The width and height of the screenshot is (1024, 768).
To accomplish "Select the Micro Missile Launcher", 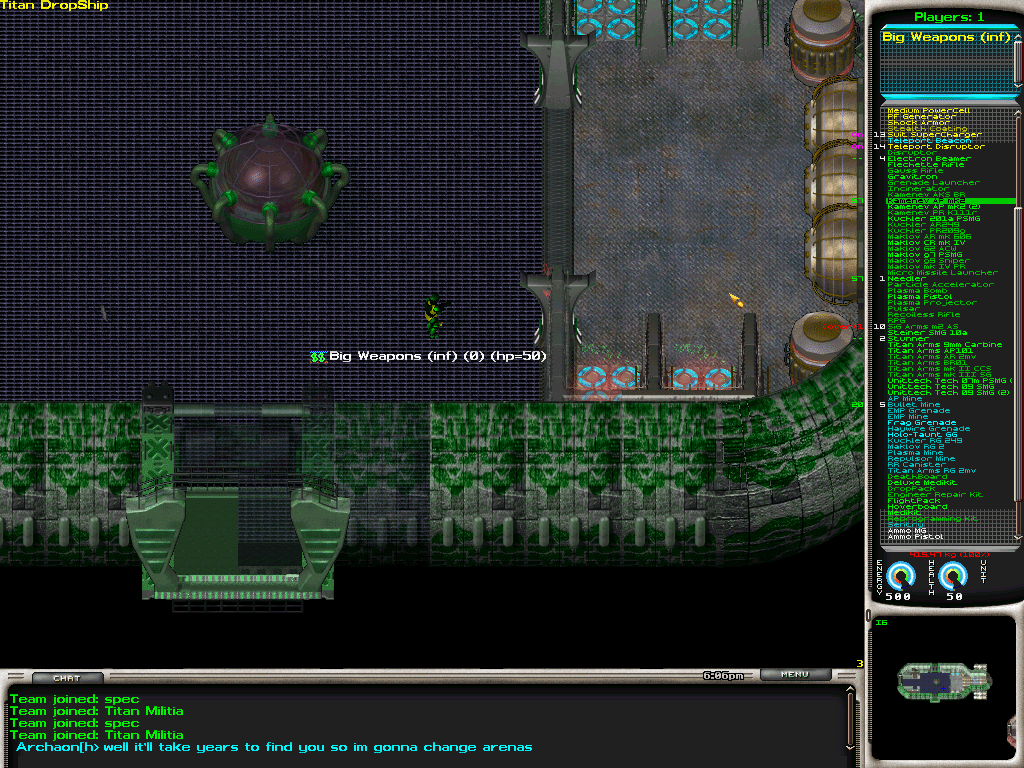I will (942, 273).
